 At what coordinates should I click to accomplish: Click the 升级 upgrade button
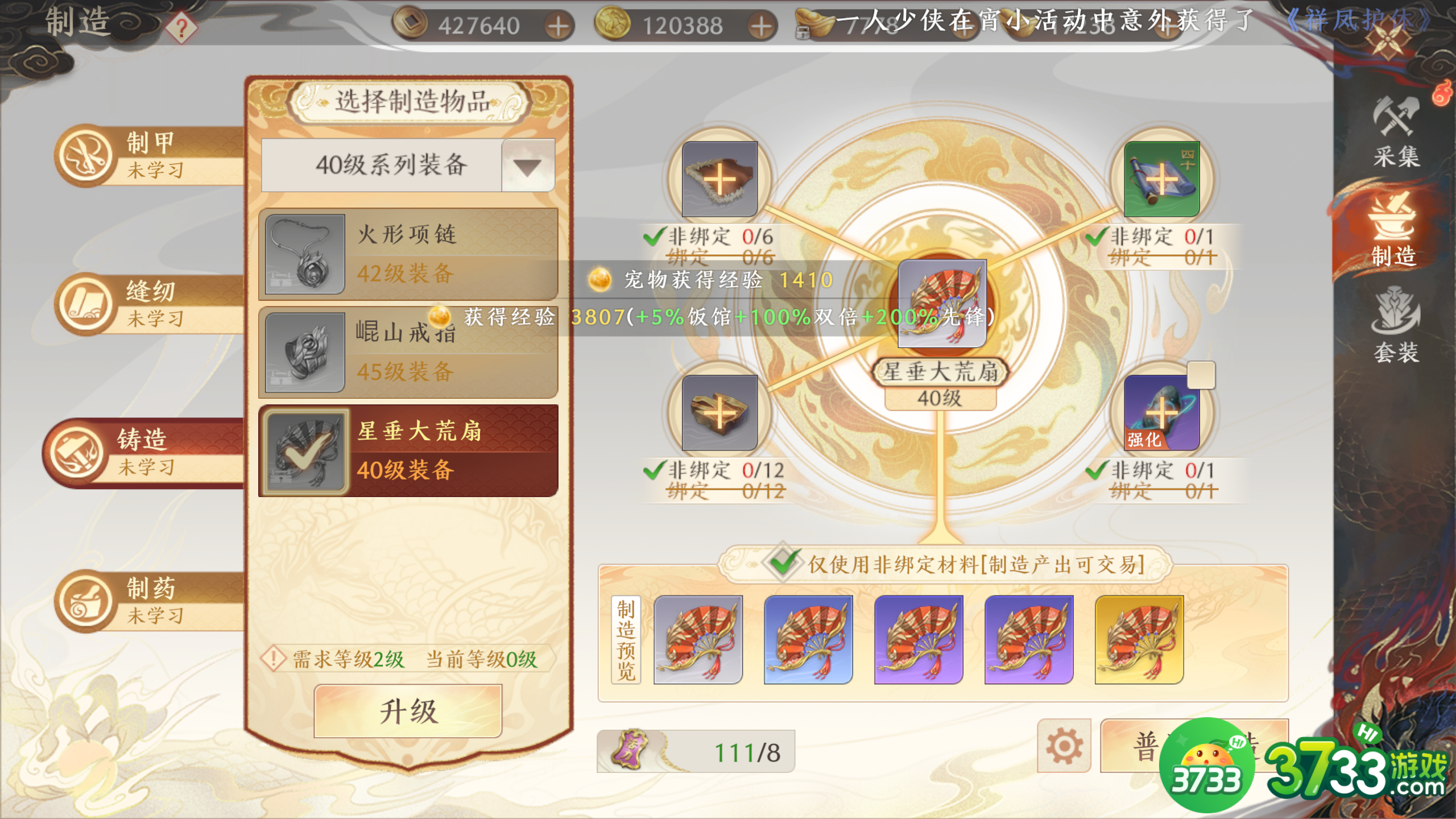point(407,711)
